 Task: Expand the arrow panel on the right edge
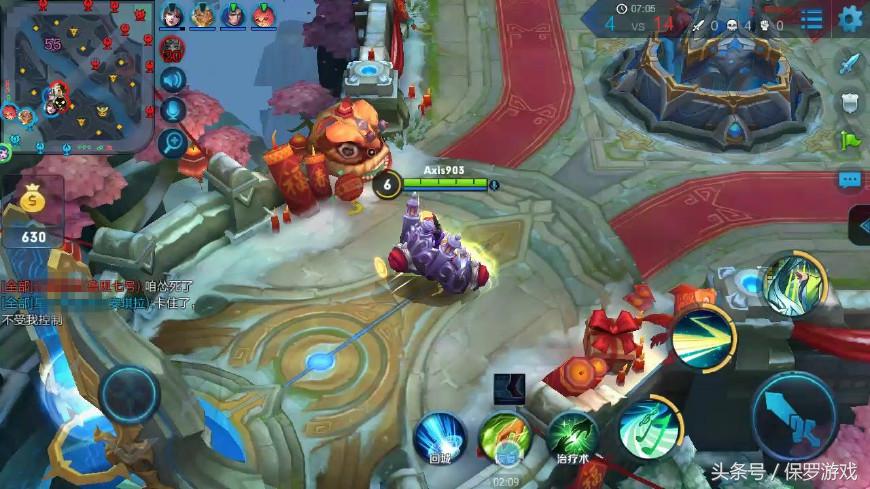pyautogui.click(x=859, y=225)
